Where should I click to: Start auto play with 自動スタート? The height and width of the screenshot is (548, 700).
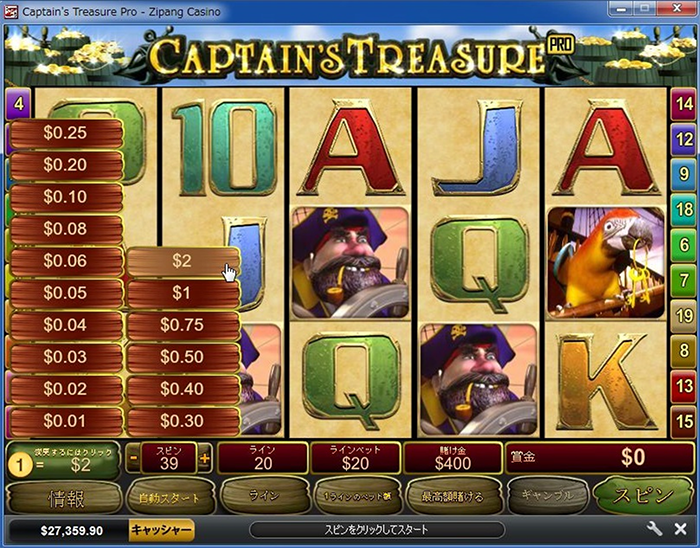pos(170,495)
